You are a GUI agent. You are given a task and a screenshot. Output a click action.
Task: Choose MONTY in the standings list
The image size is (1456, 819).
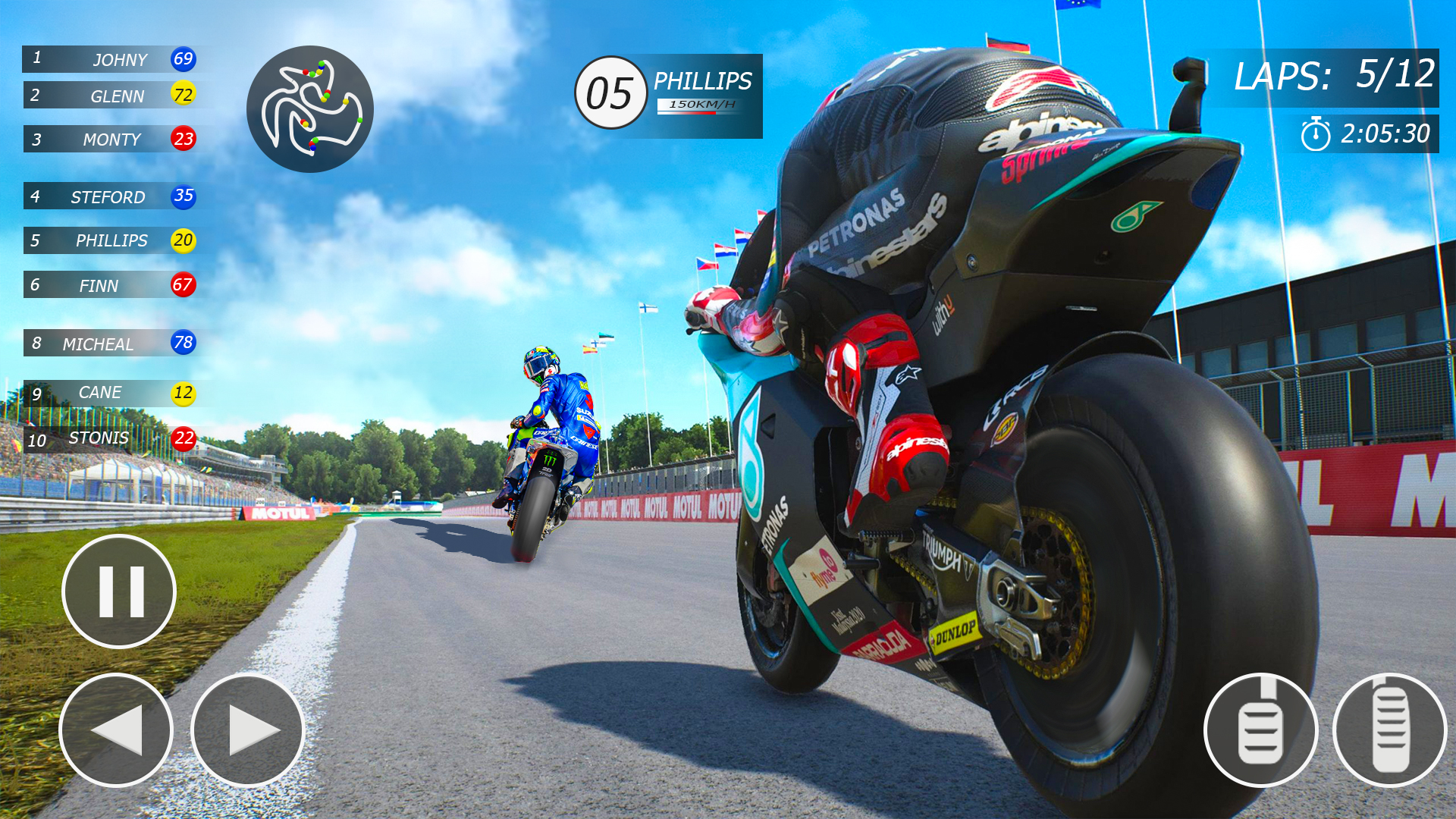point(110,140)
